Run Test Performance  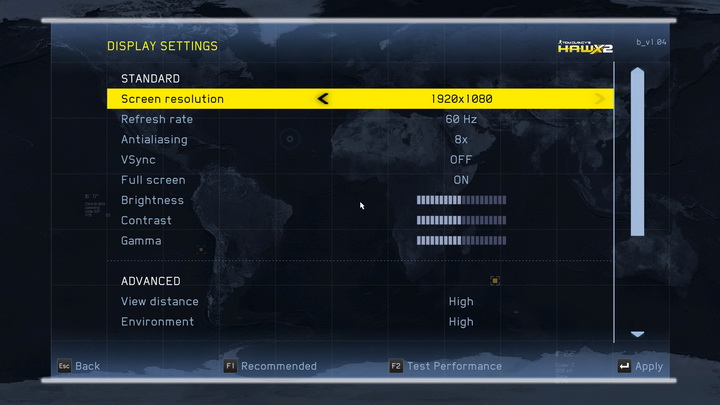point(446,366)
